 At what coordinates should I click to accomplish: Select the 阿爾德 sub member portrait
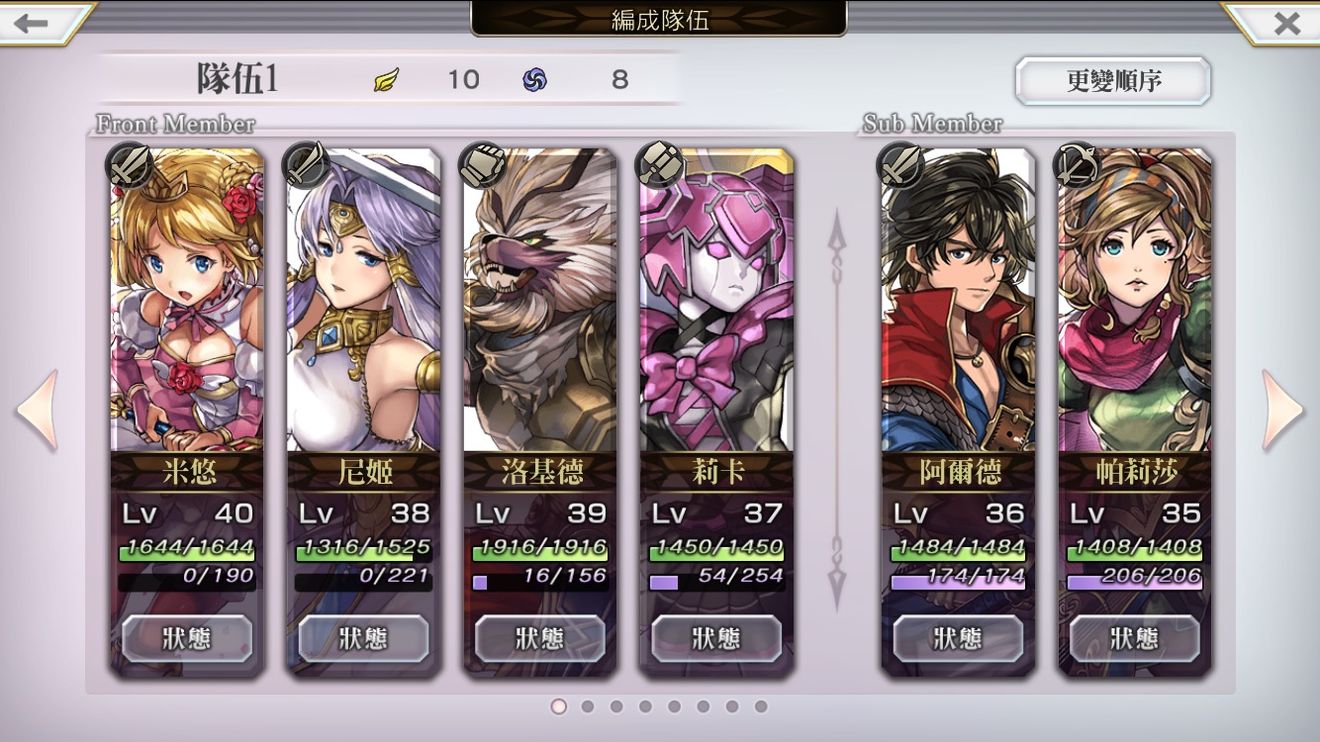click(x=958, y=300)
